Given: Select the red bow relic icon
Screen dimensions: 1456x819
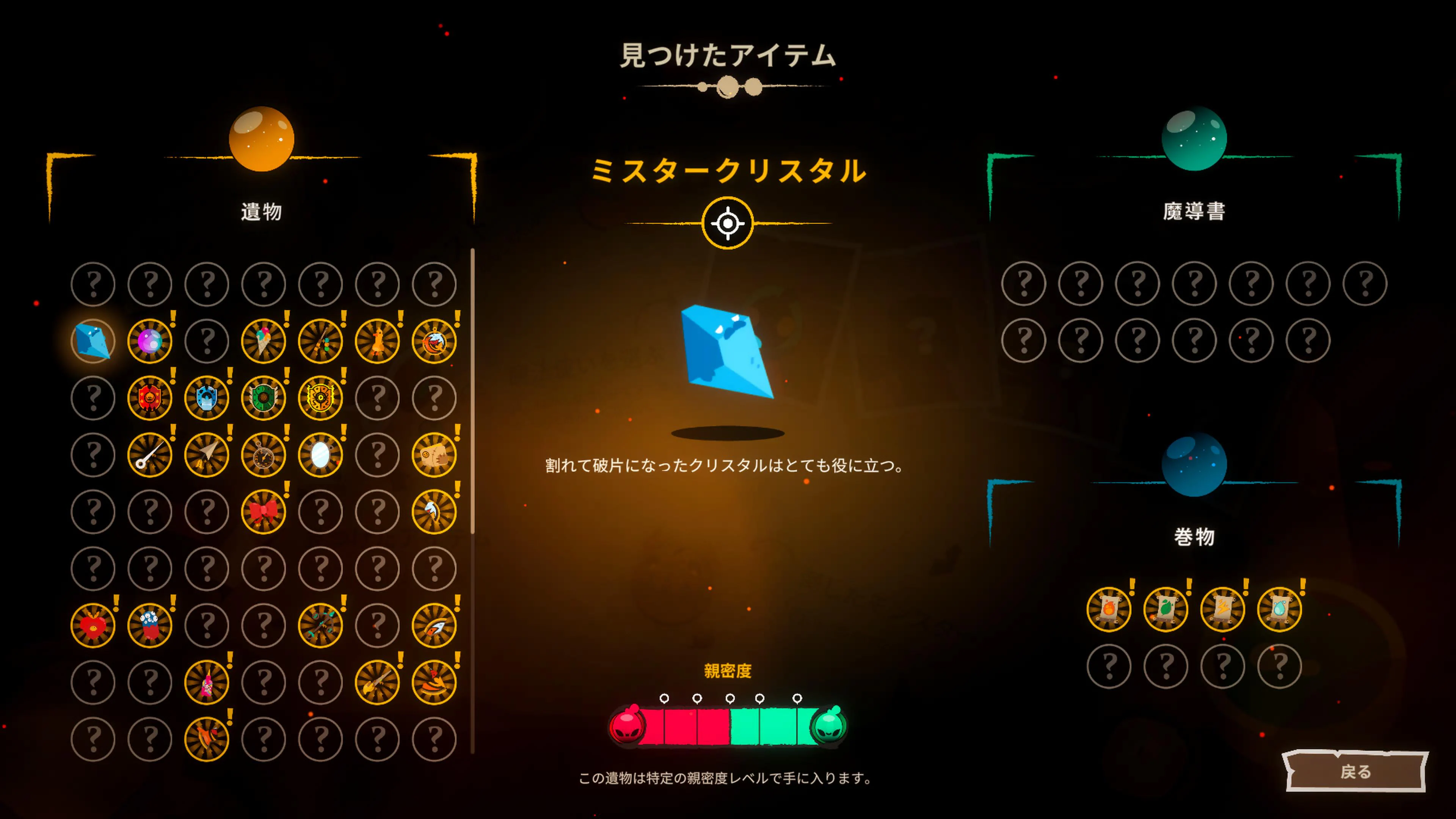Looking at the screenshot, I should click(x=264, y=511).
